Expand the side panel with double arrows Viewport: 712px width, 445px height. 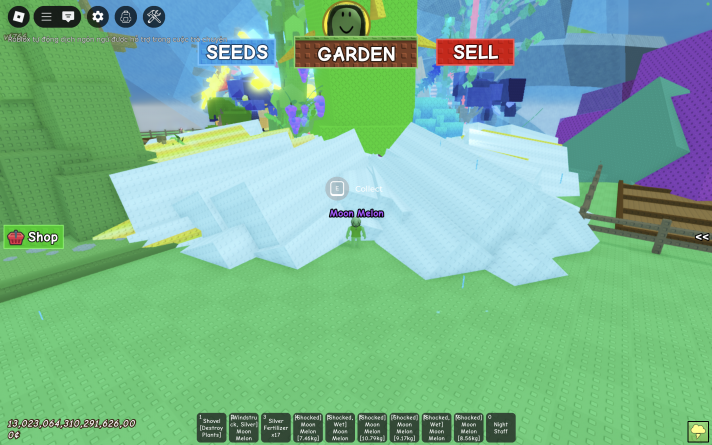702,237
